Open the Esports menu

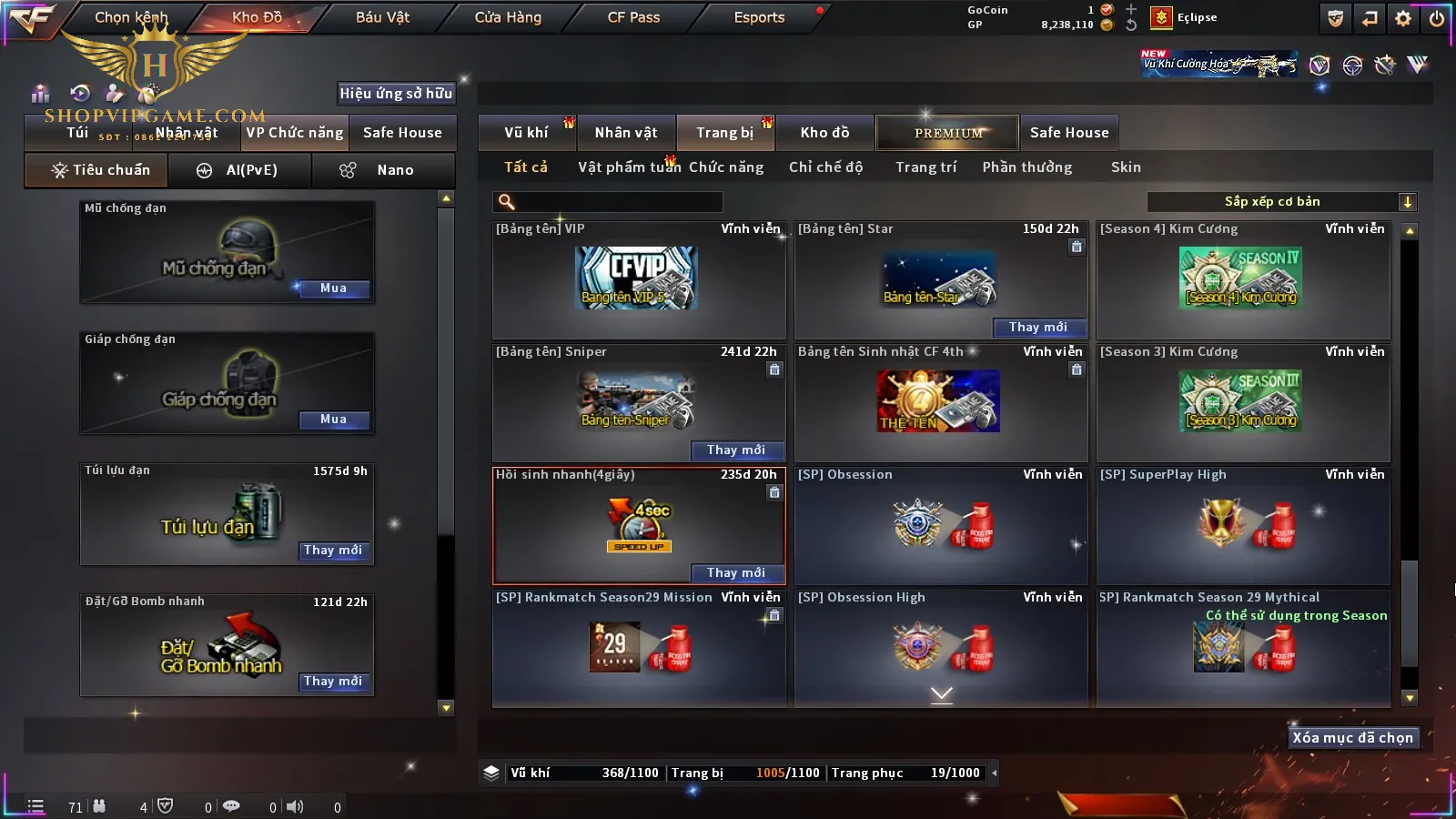coord(759,17)
